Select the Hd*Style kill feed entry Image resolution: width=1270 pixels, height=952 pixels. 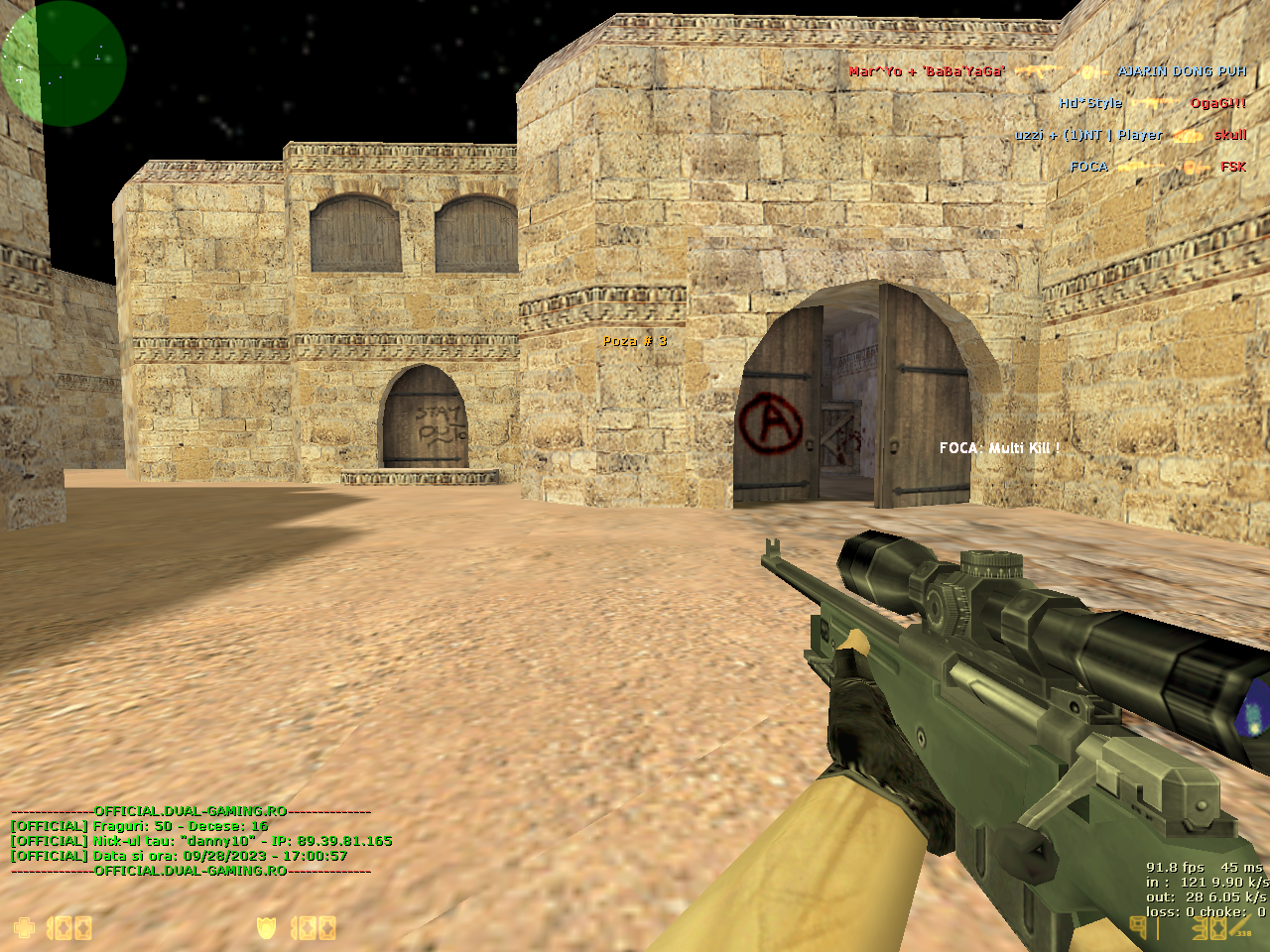[1151, 103]
